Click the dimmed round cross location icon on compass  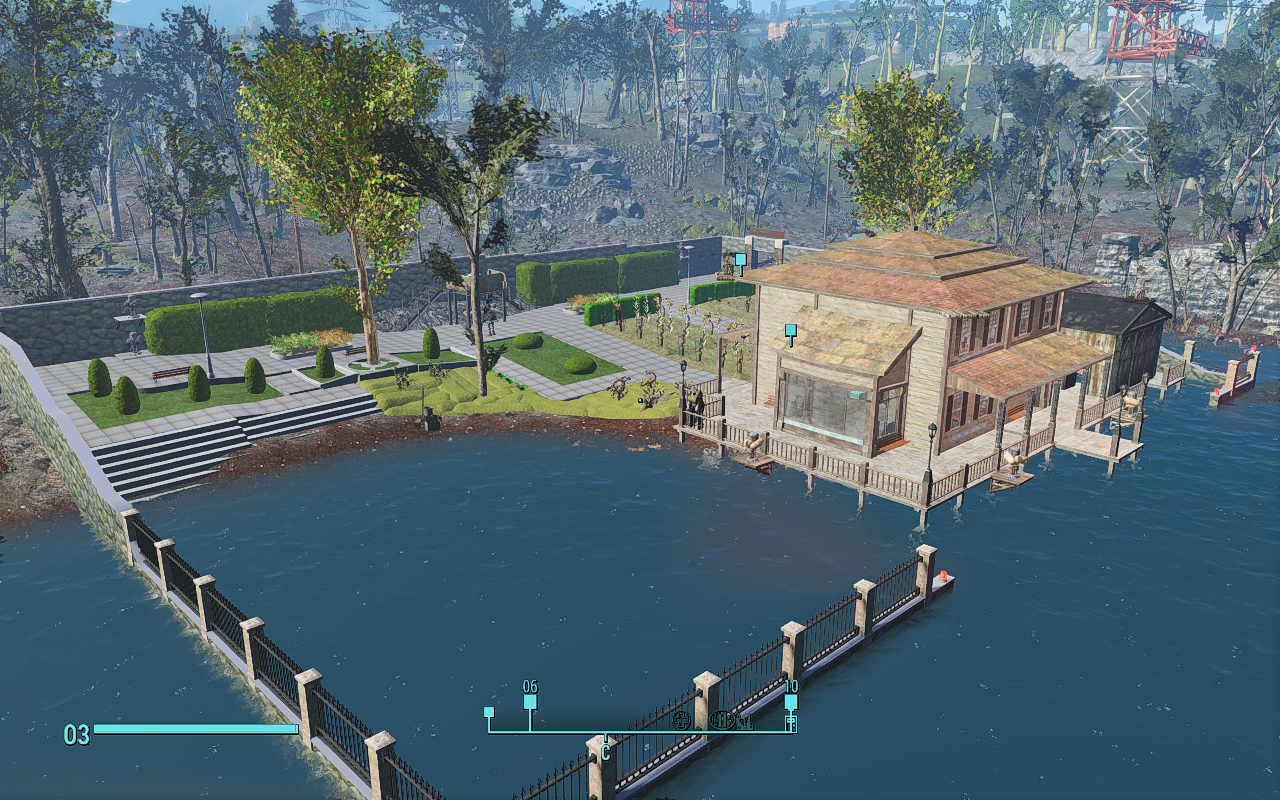684,720
